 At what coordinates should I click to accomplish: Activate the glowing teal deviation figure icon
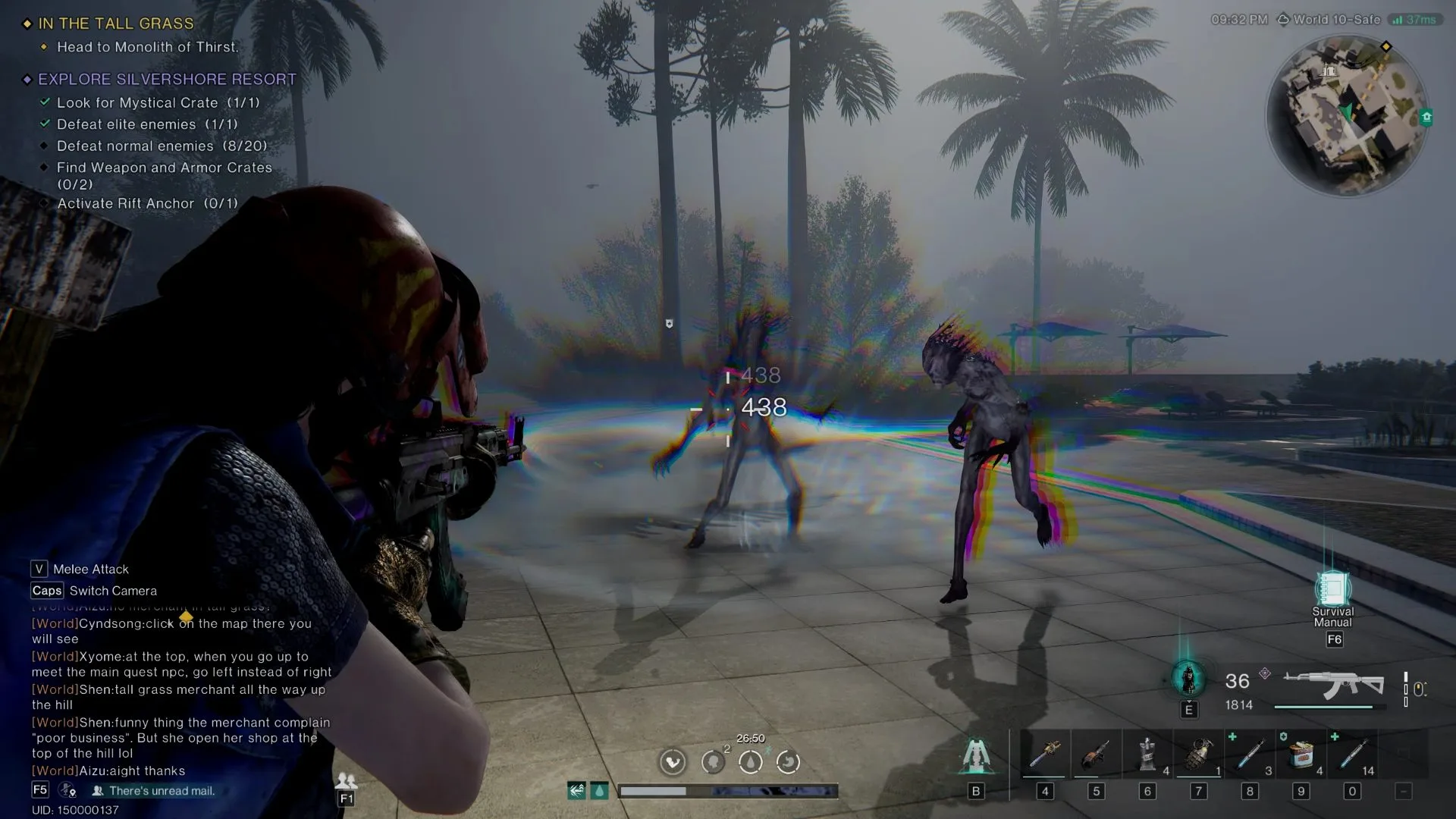point(1188,678)
